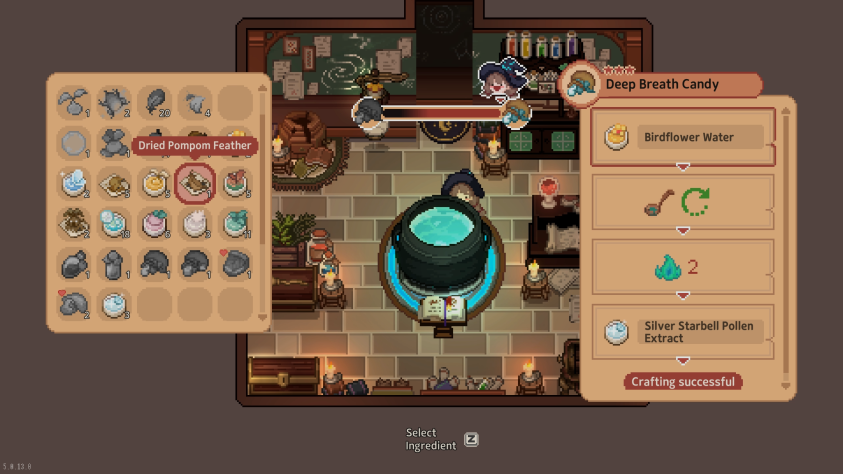843x474 pixels.
Task: Select the blue flame heat step
Action: 683,267
